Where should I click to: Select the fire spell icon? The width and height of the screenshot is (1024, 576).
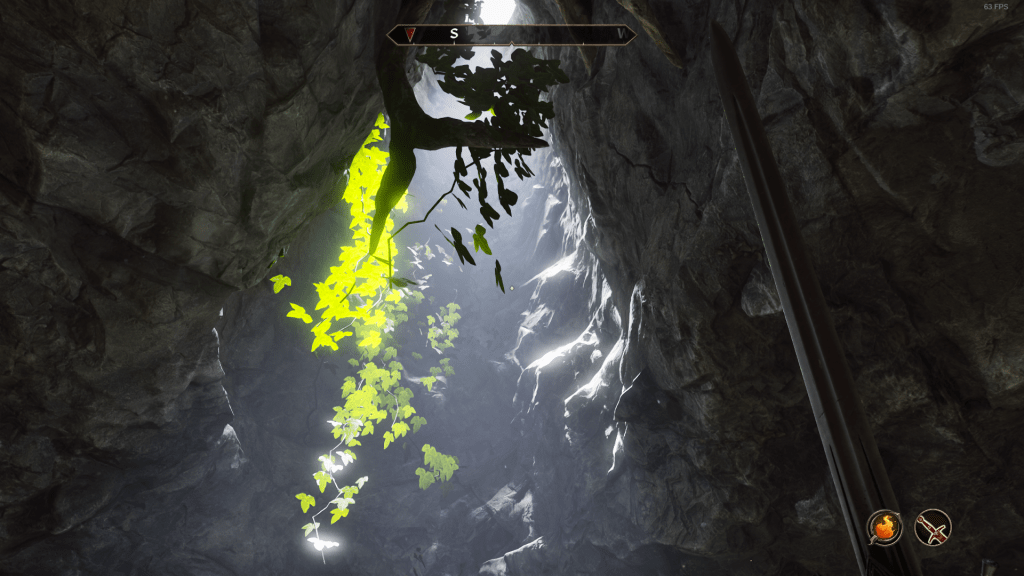point(884,526)
